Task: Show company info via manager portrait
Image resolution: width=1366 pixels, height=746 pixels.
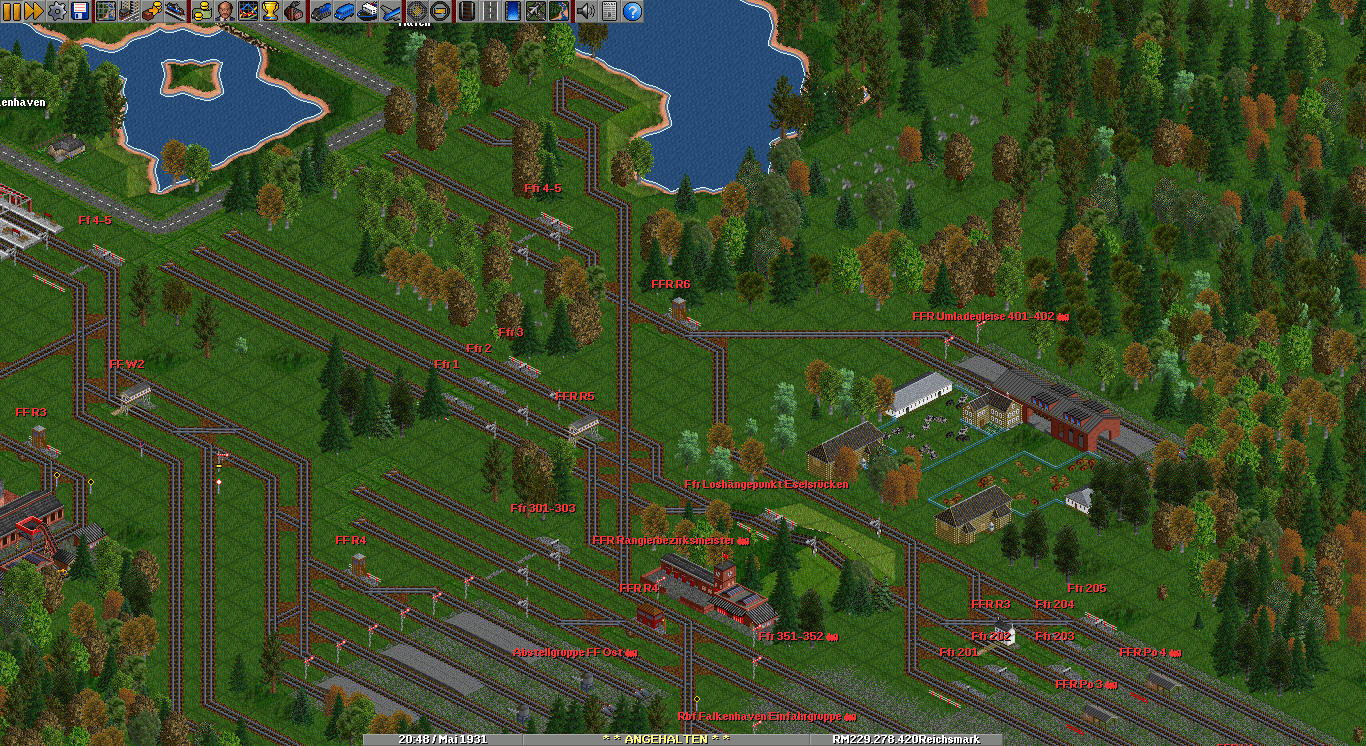Action: tap(225, 11)
